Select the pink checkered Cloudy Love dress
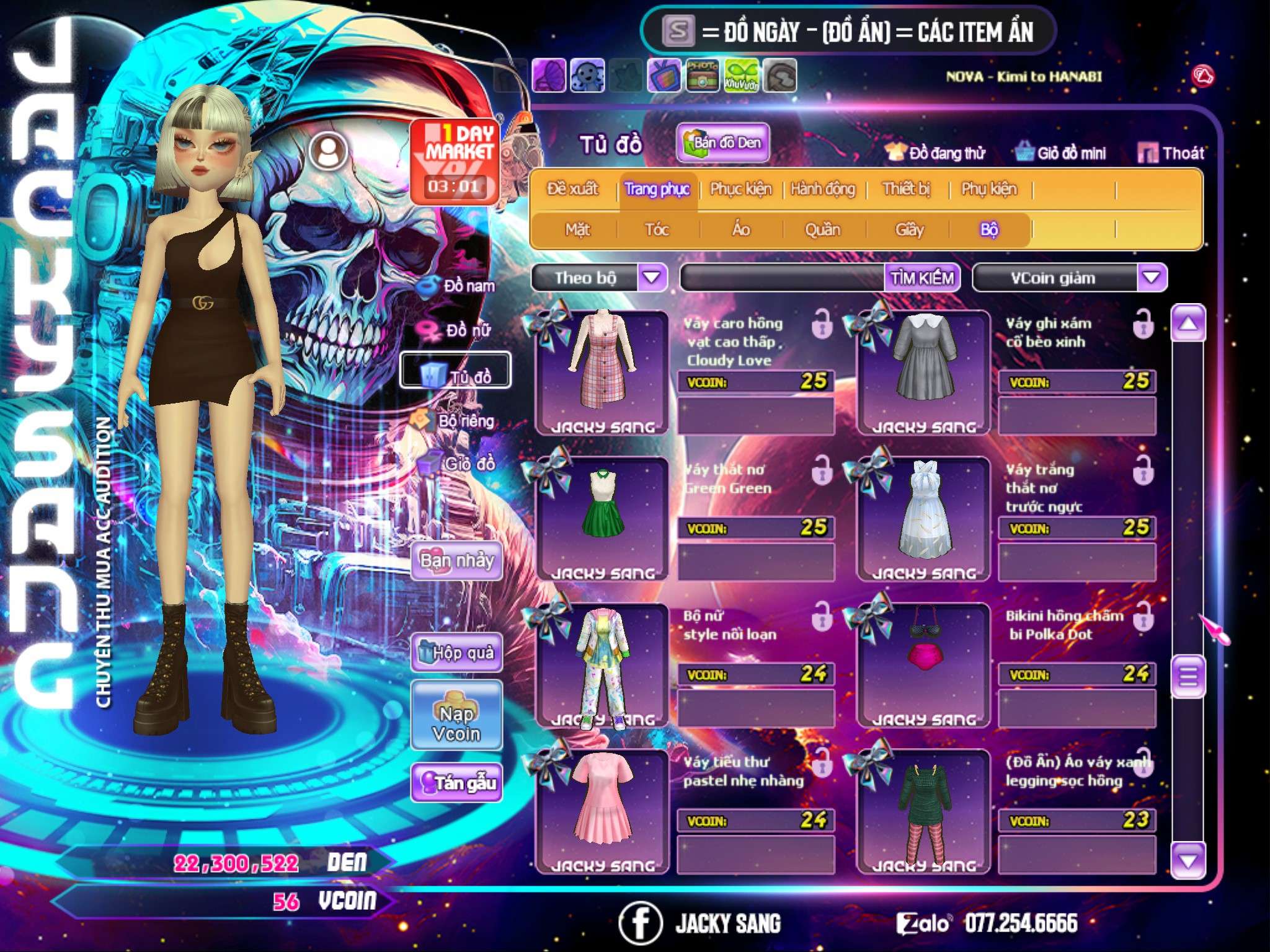This screenshot has height=952, width=1270. 602,371
